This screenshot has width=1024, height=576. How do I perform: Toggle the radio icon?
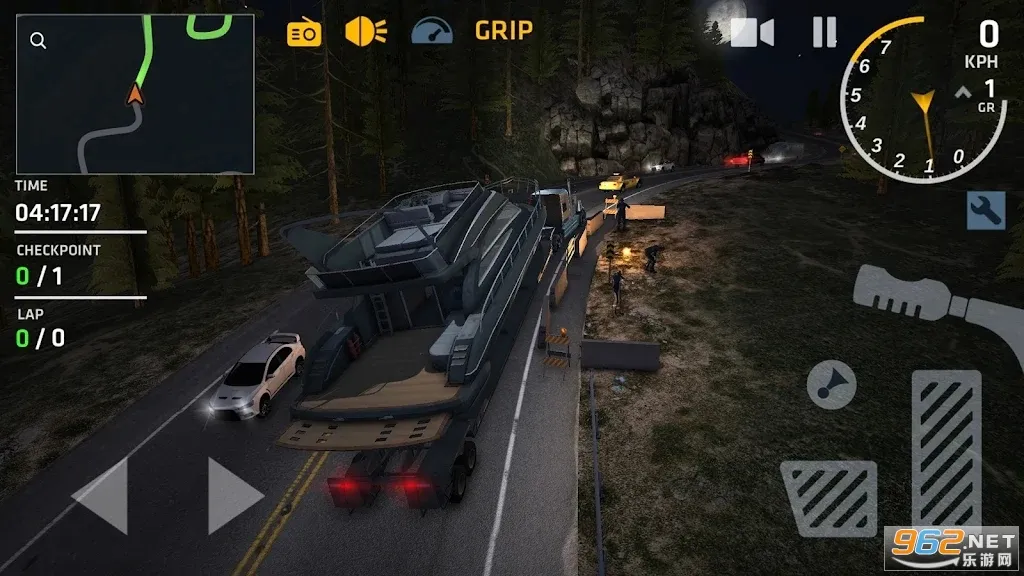click(x=304, y=33)
